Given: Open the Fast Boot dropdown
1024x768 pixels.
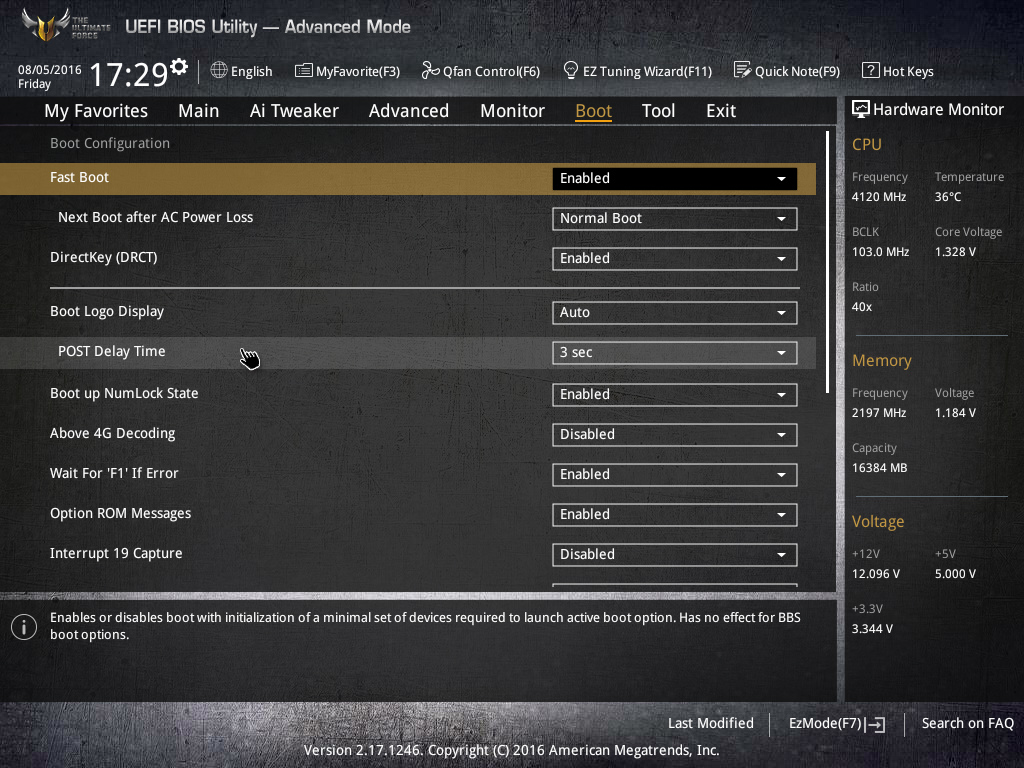Looking at the screenshot, I should click(x=674, y=178).
